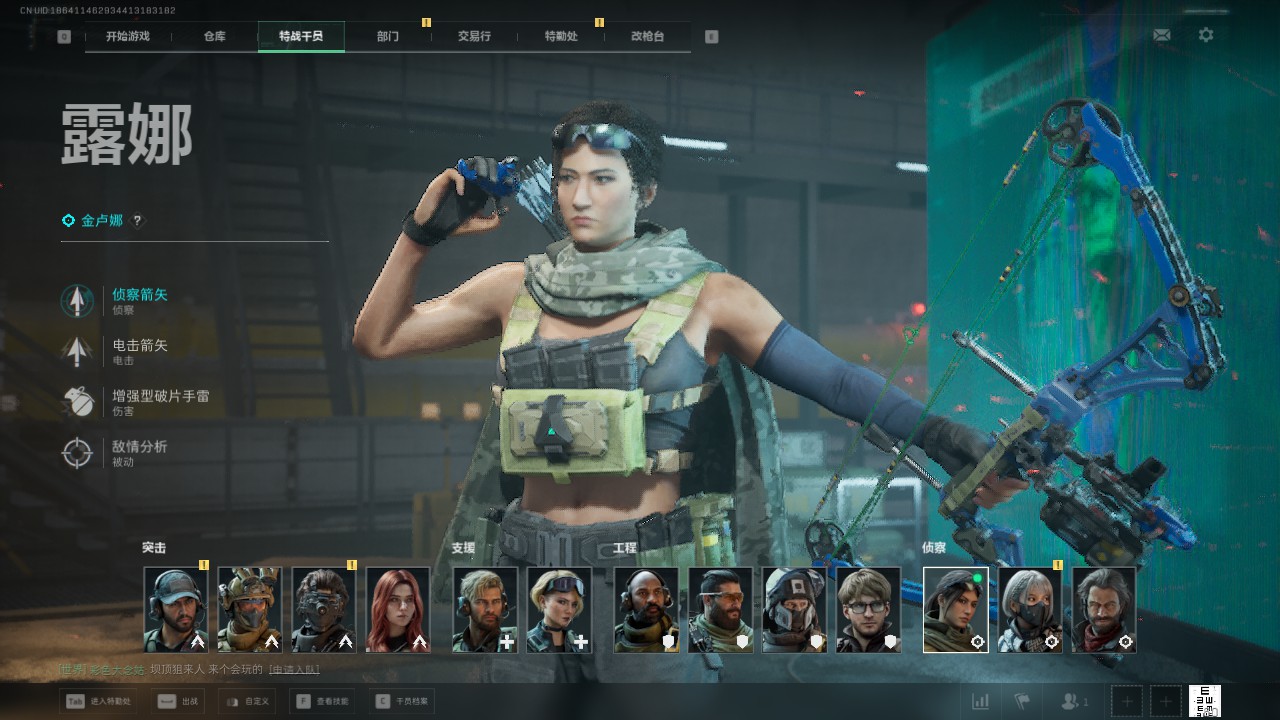Open the 开始游戏 tab
This screenshot has width=1280, height=720.
(x=128, y=36)
